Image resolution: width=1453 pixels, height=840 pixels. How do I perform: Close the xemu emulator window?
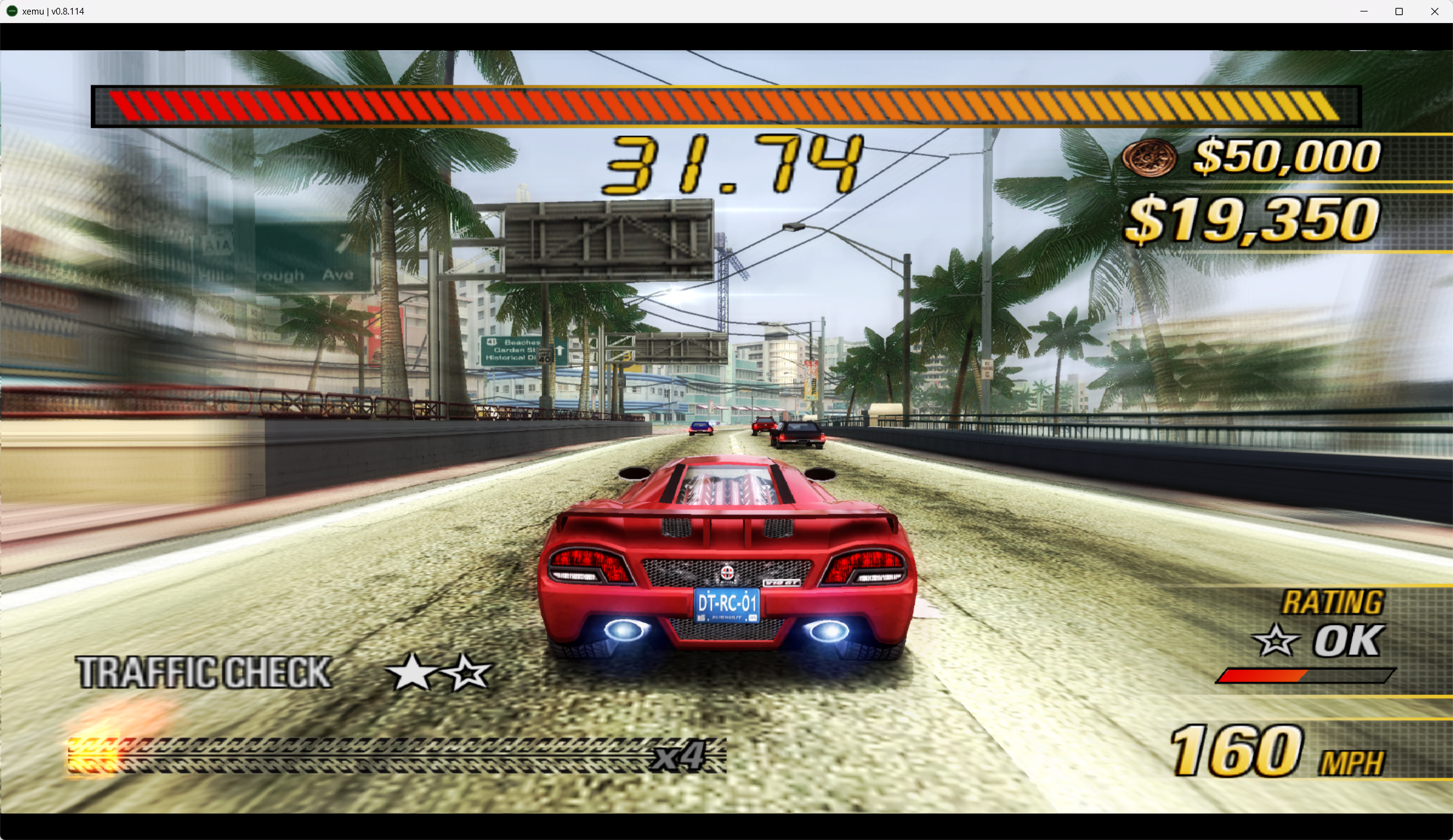click(1434, 11)
